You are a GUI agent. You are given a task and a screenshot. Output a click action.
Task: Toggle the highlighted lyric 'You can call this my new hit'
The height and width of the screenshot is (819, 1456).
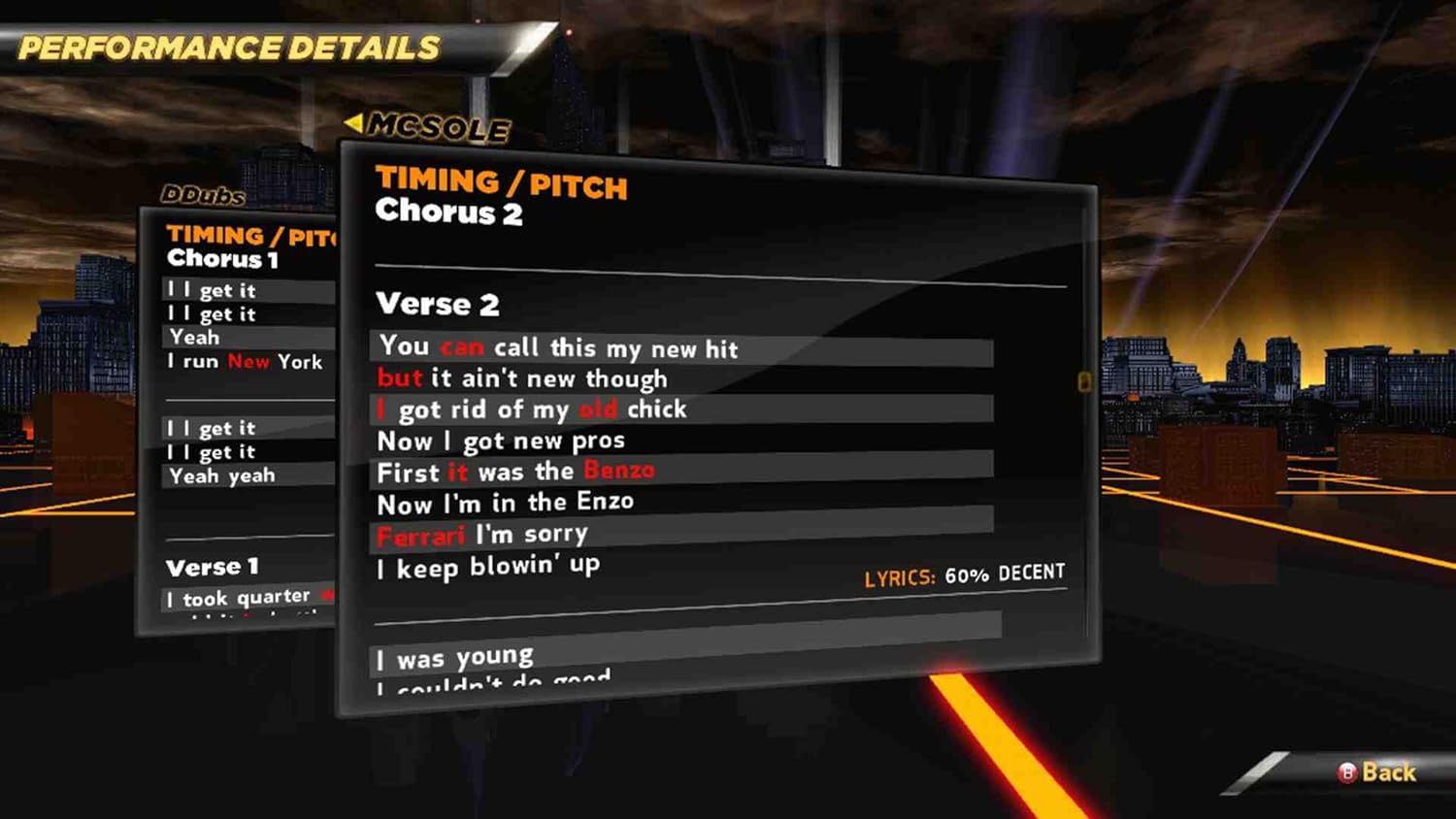560,347
